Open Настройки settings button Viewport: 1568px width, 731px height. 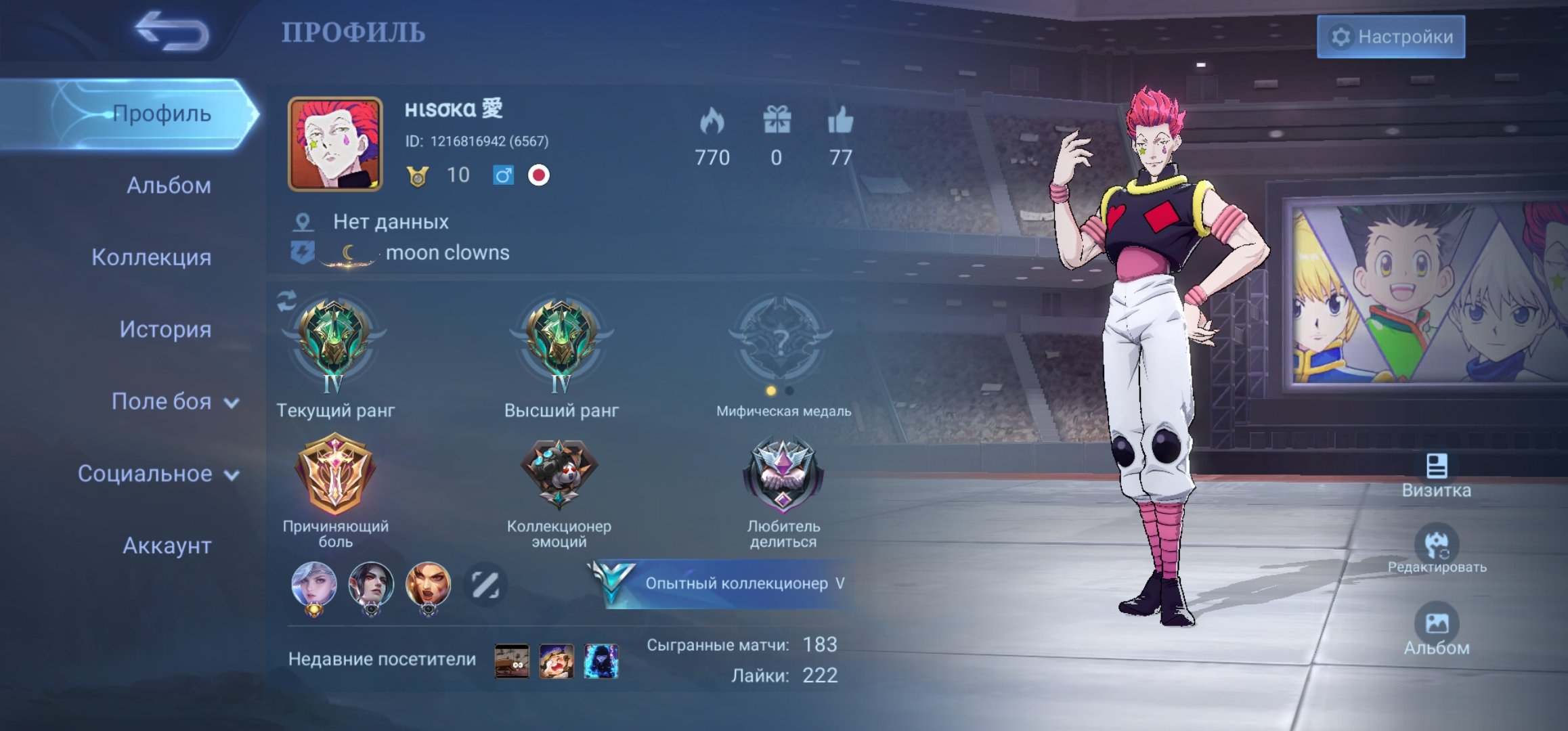coord(1391,37)
